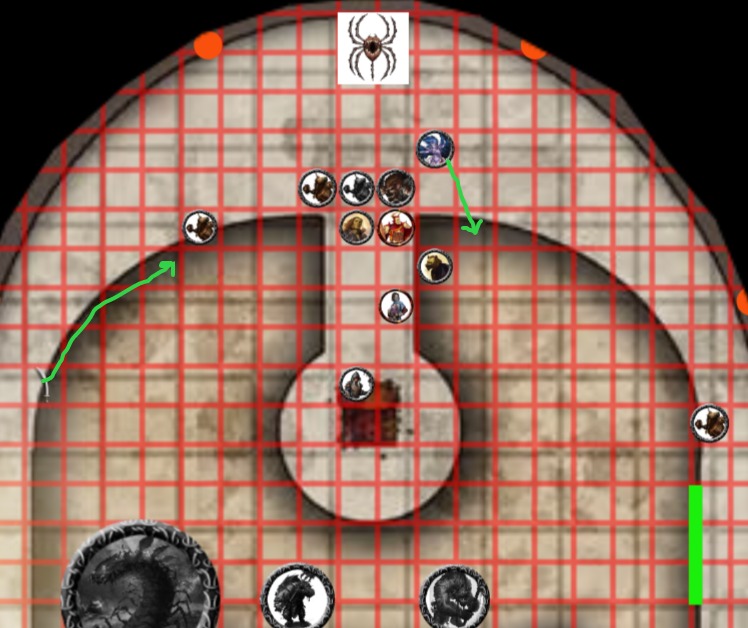Select the spider token card
This screenshot has height=628, width=748.
[x=372, y=47]
